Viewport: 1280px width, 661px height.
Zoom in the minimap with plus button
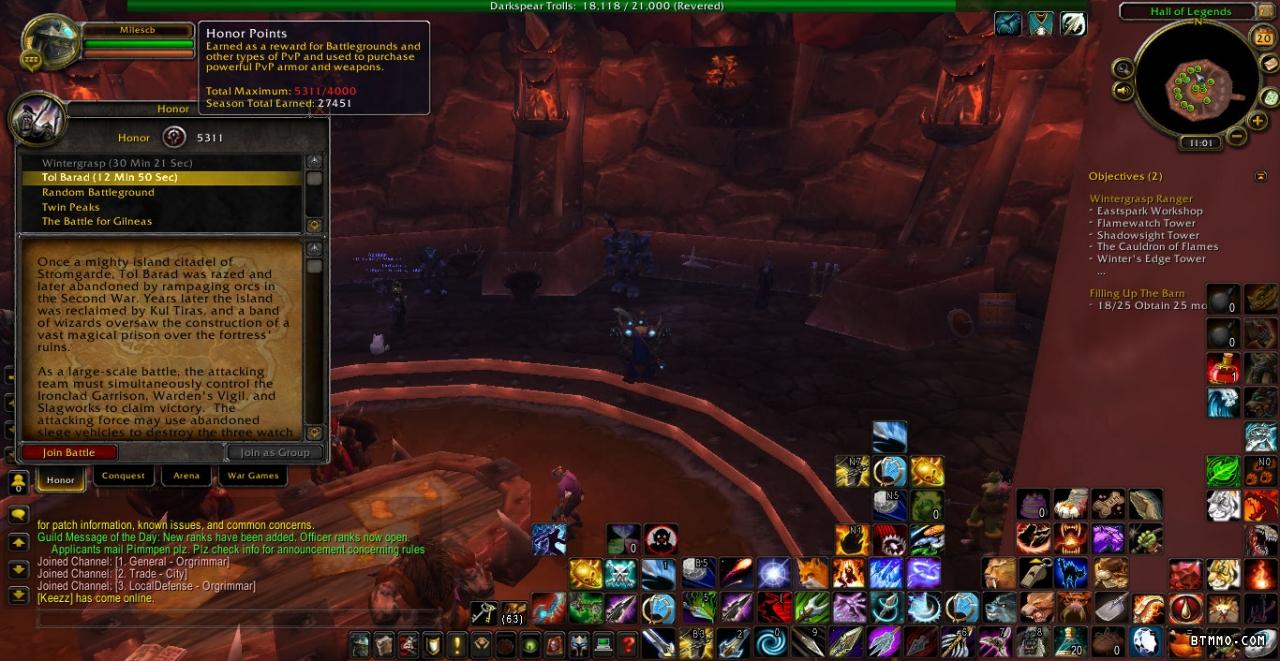coord(1257,120)
